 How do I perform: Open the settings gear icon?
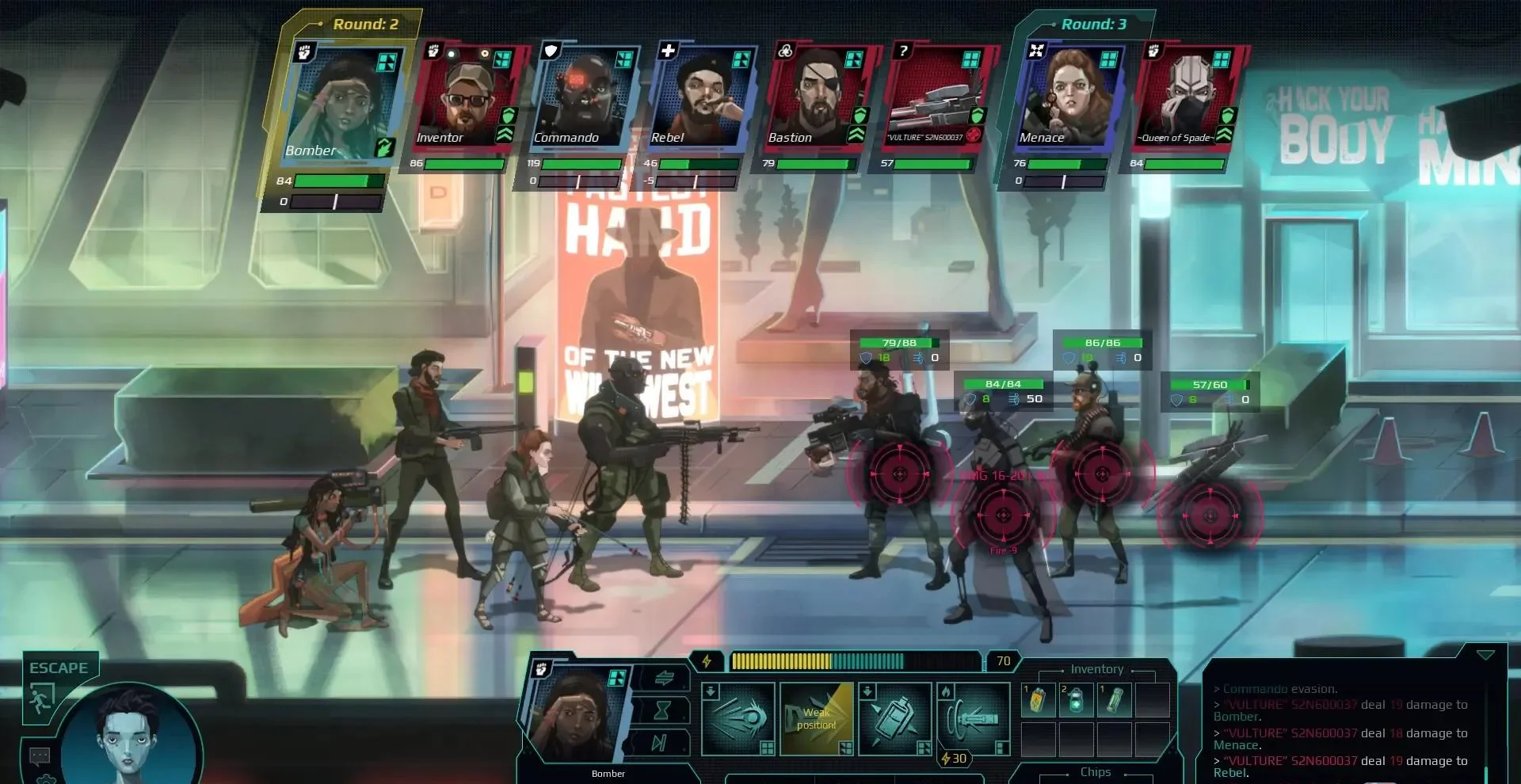[46, 780]
